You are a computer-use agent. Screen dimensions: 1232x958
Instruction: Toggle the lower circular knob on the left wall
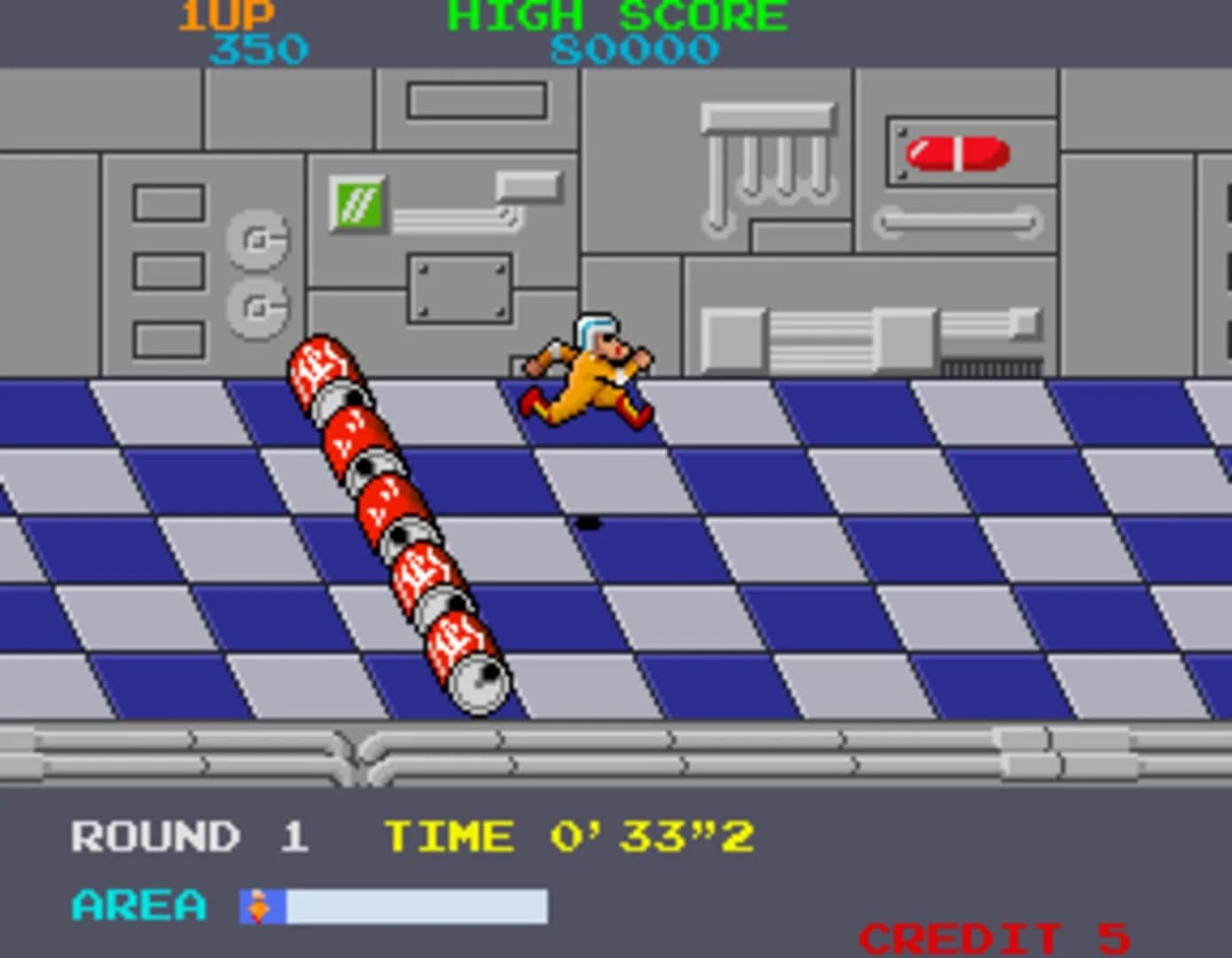coord(258,306)
